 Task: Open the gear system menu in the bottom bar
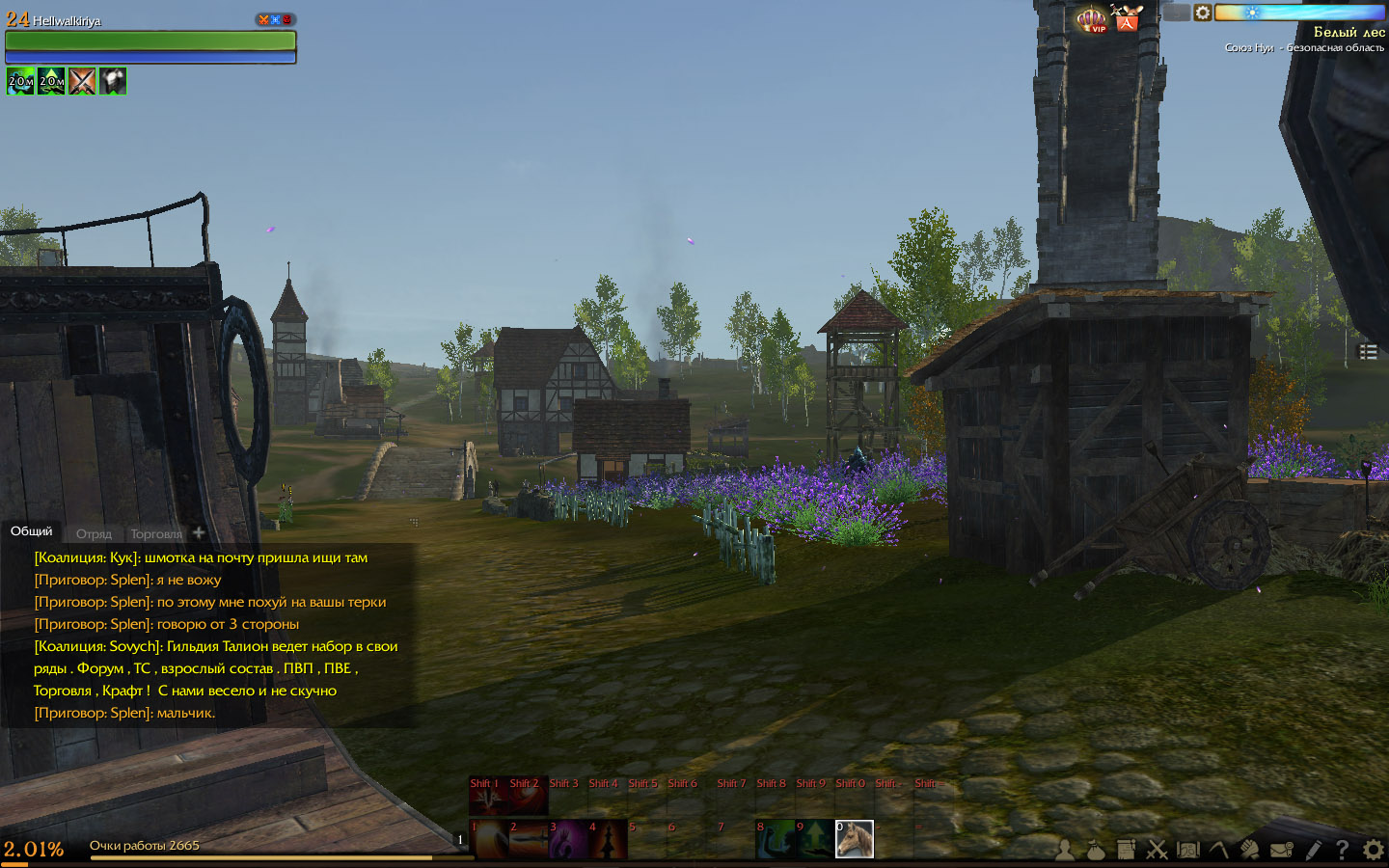coord(1373,850)
